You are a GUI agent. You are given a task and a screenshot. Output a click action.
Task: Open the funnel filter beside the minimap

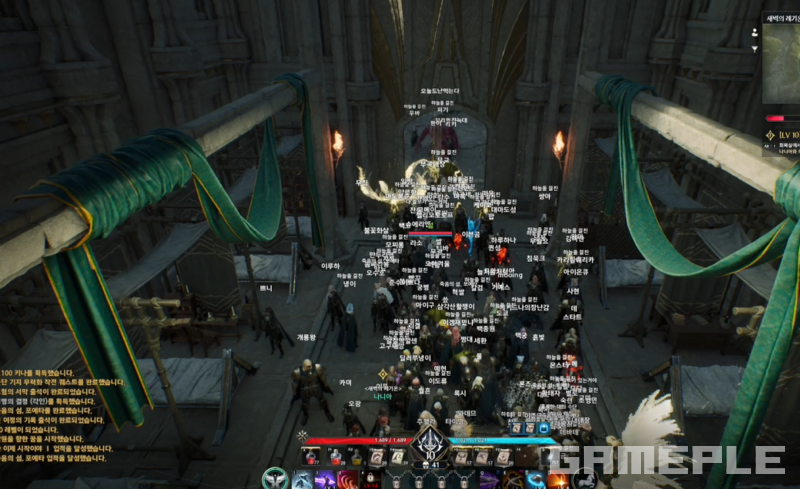pyautogui.click(x=754, y=48)
